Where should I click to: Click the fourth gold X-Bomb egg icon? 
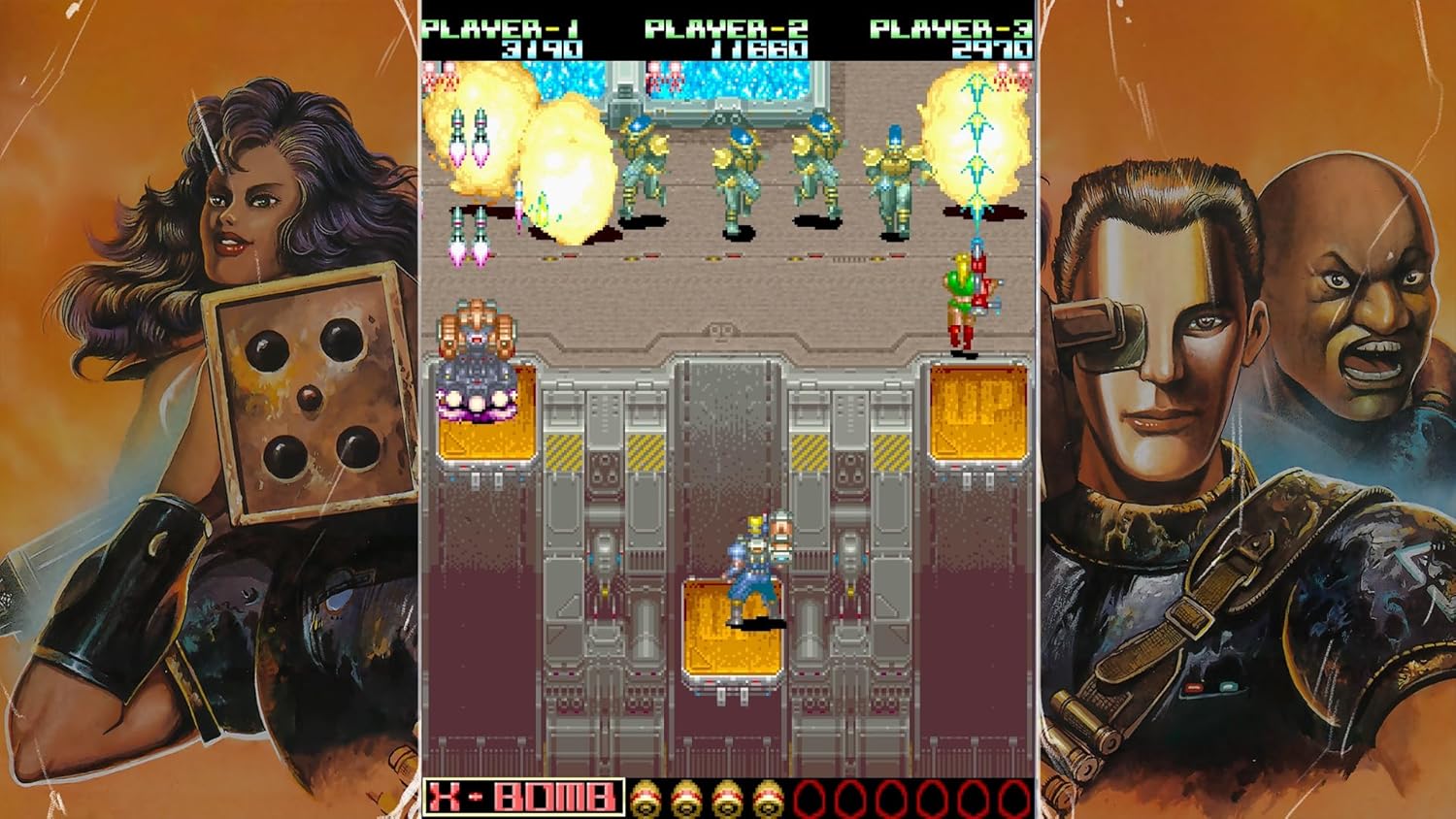[769, 800]
